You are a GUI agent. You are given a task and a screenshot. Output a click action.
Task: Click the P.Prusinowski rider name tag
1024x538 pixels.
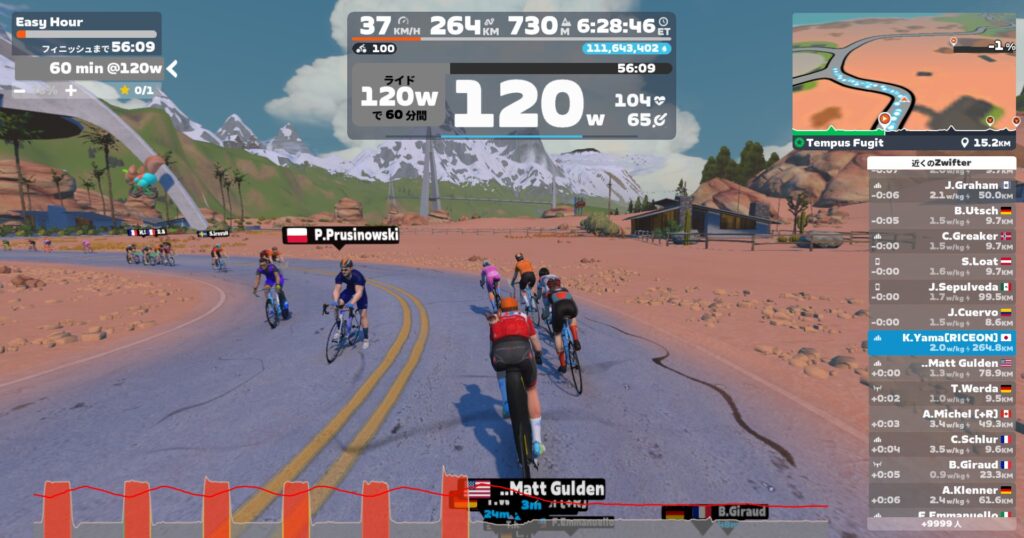[342, 235]
